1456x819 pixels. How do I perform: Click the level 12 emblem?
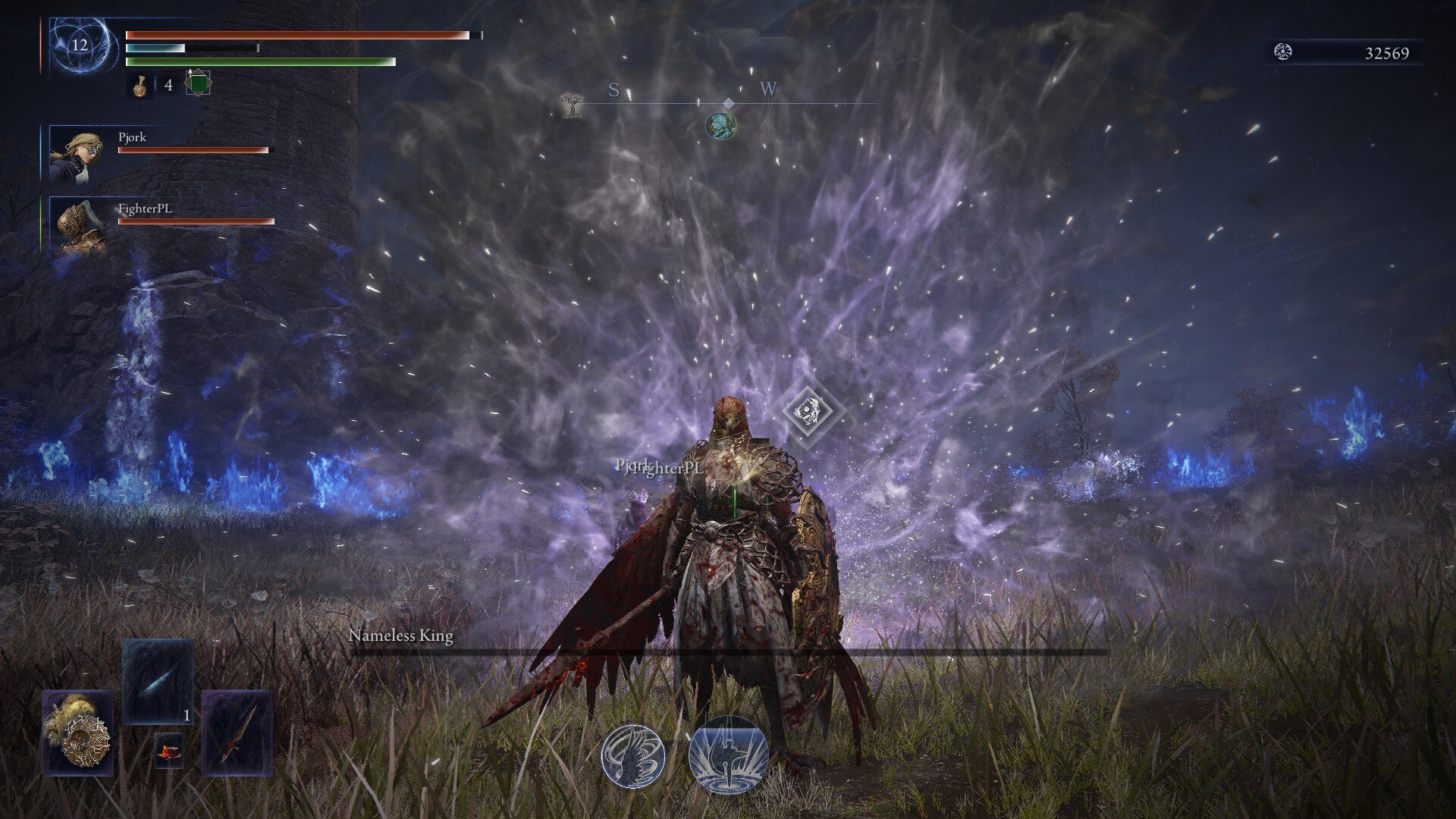tap(80, 45)
